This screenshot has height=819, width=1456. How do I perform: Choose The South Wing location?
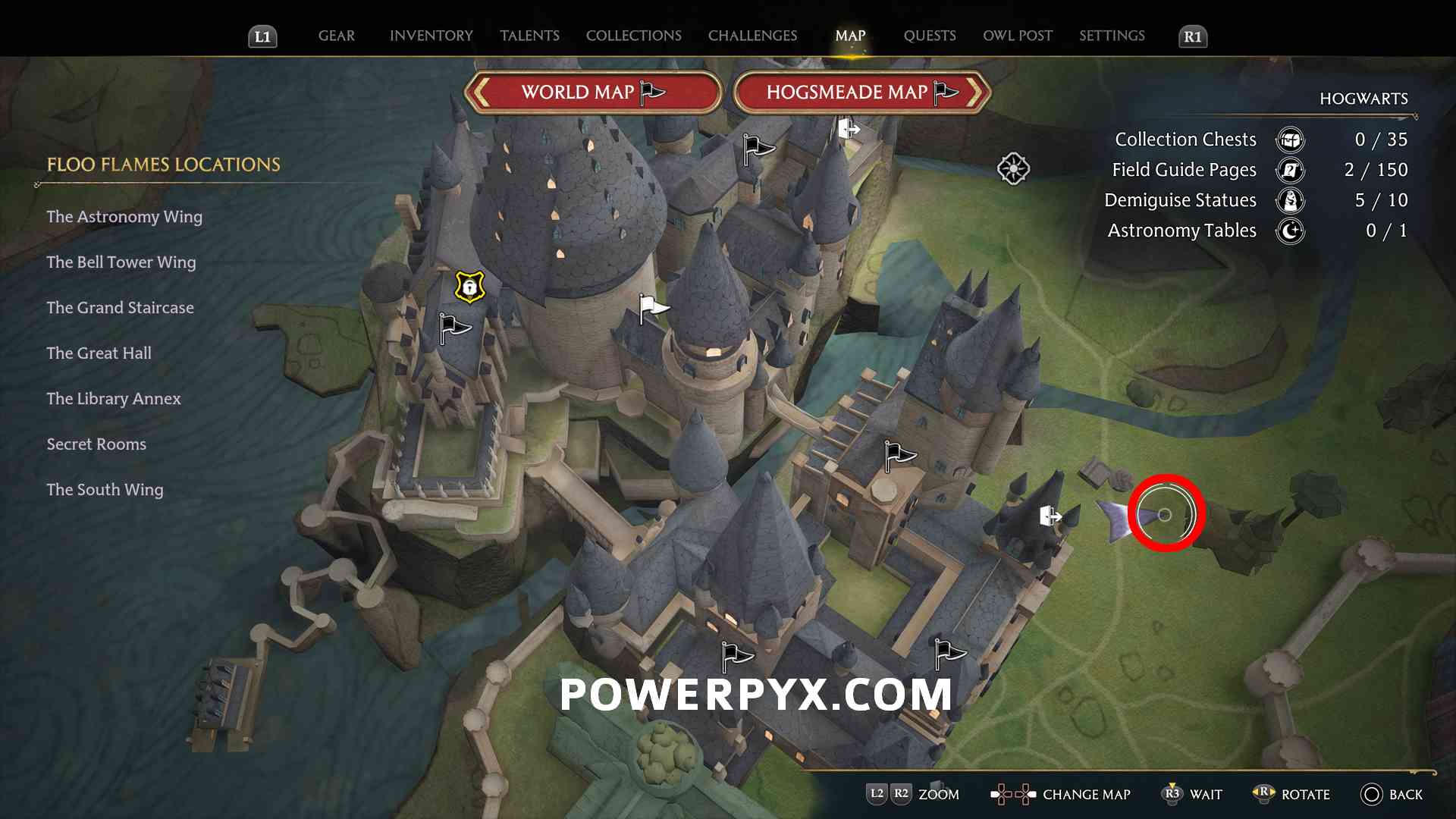(105, 490)
